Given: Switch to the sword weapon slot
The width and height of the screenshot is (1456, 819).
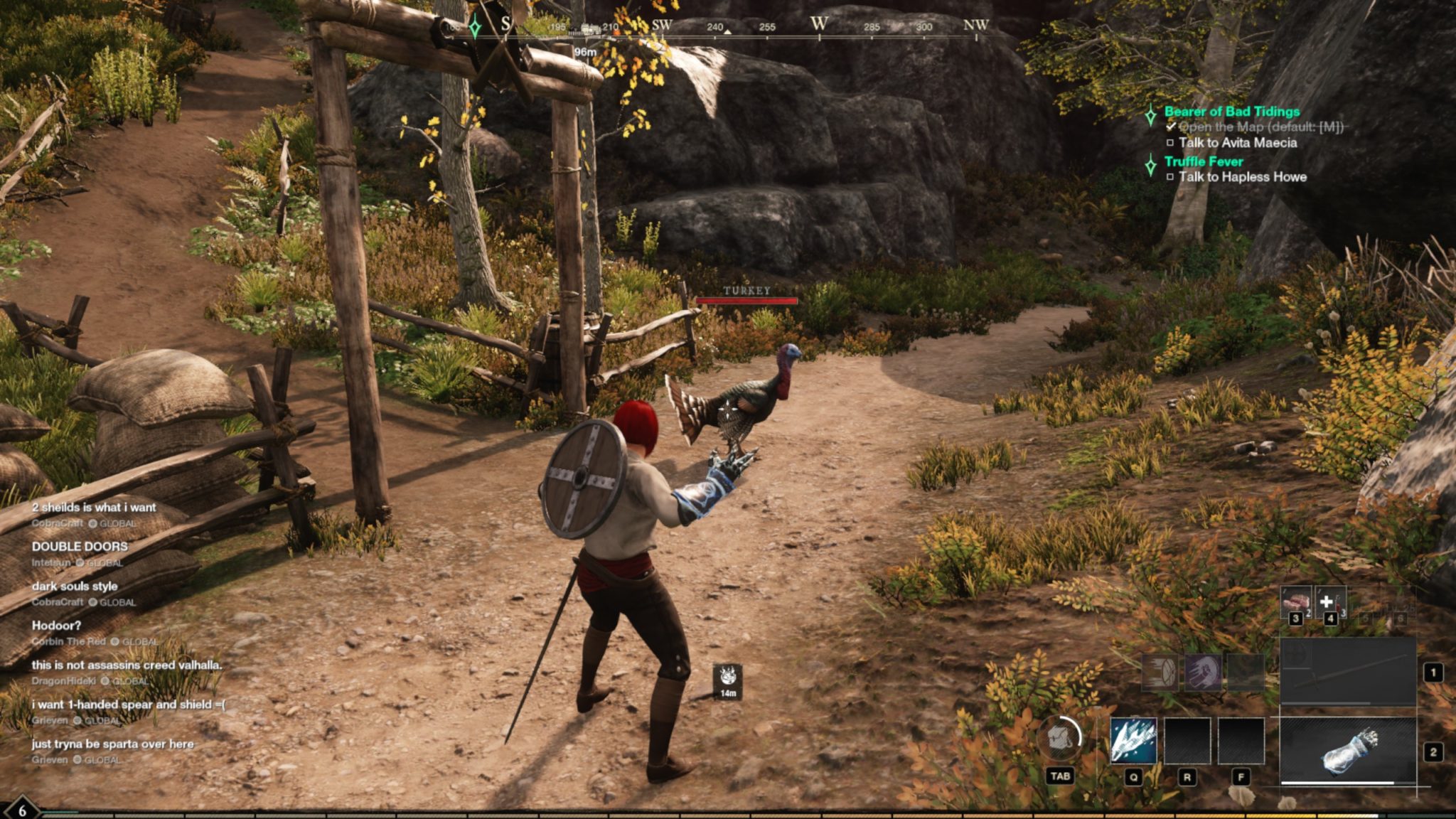Looking at the screenshot, I should point(1348,673).
